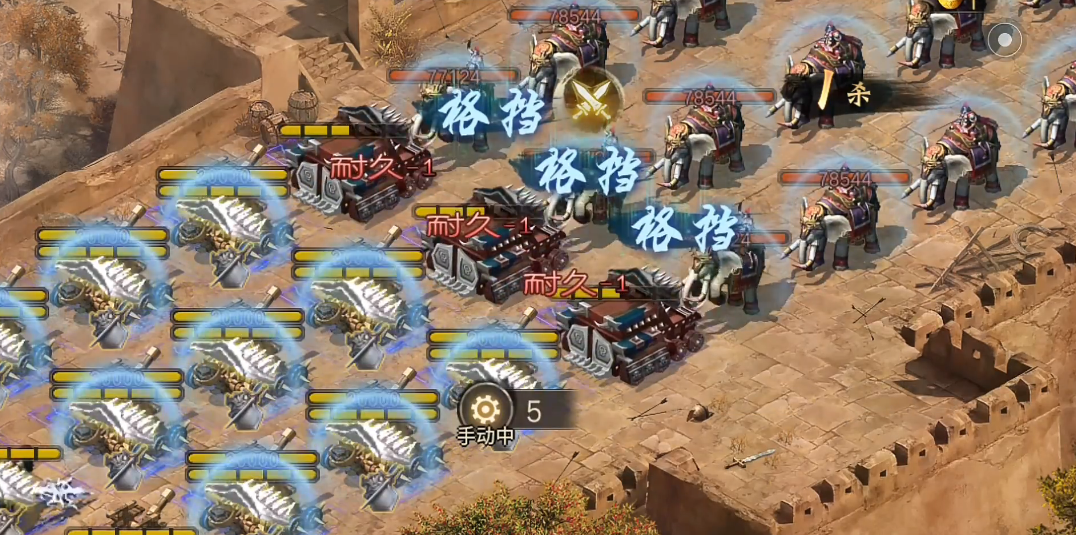Toggle the gear icon labeled 手动中

click(485, 409)
